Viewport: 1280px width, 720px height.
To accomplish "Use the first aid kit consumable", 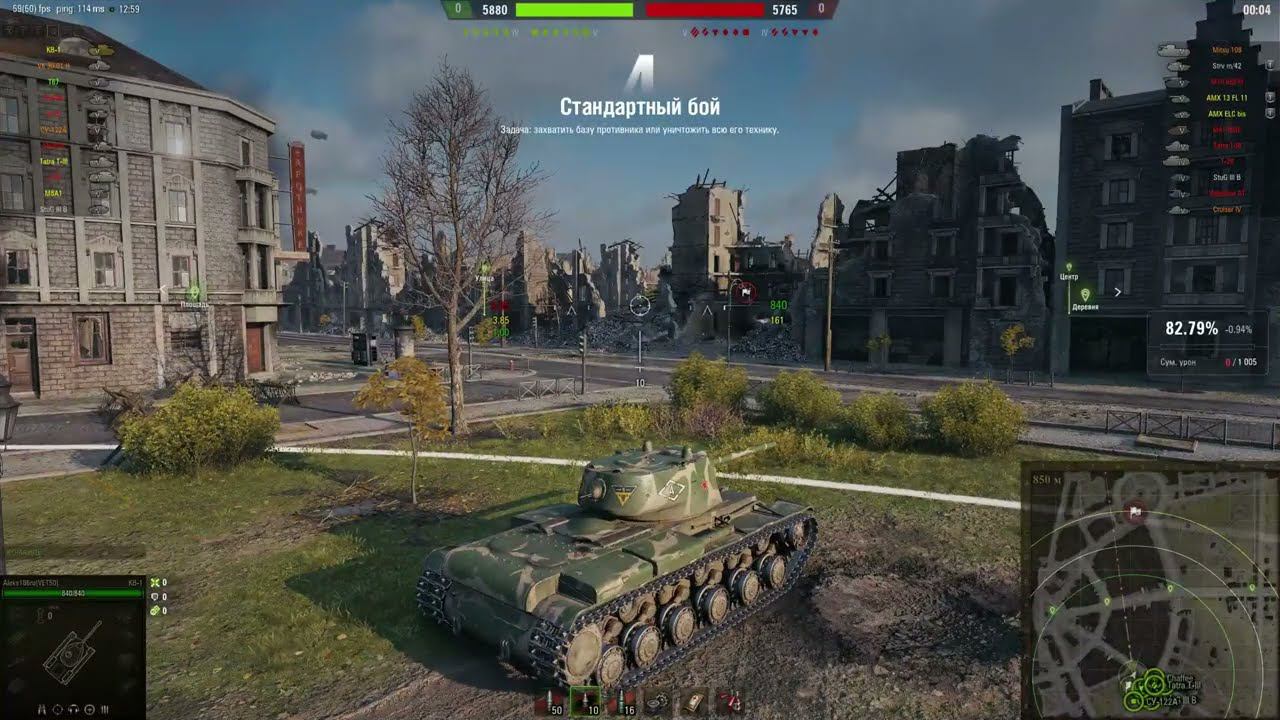I will tap(693, 702).
